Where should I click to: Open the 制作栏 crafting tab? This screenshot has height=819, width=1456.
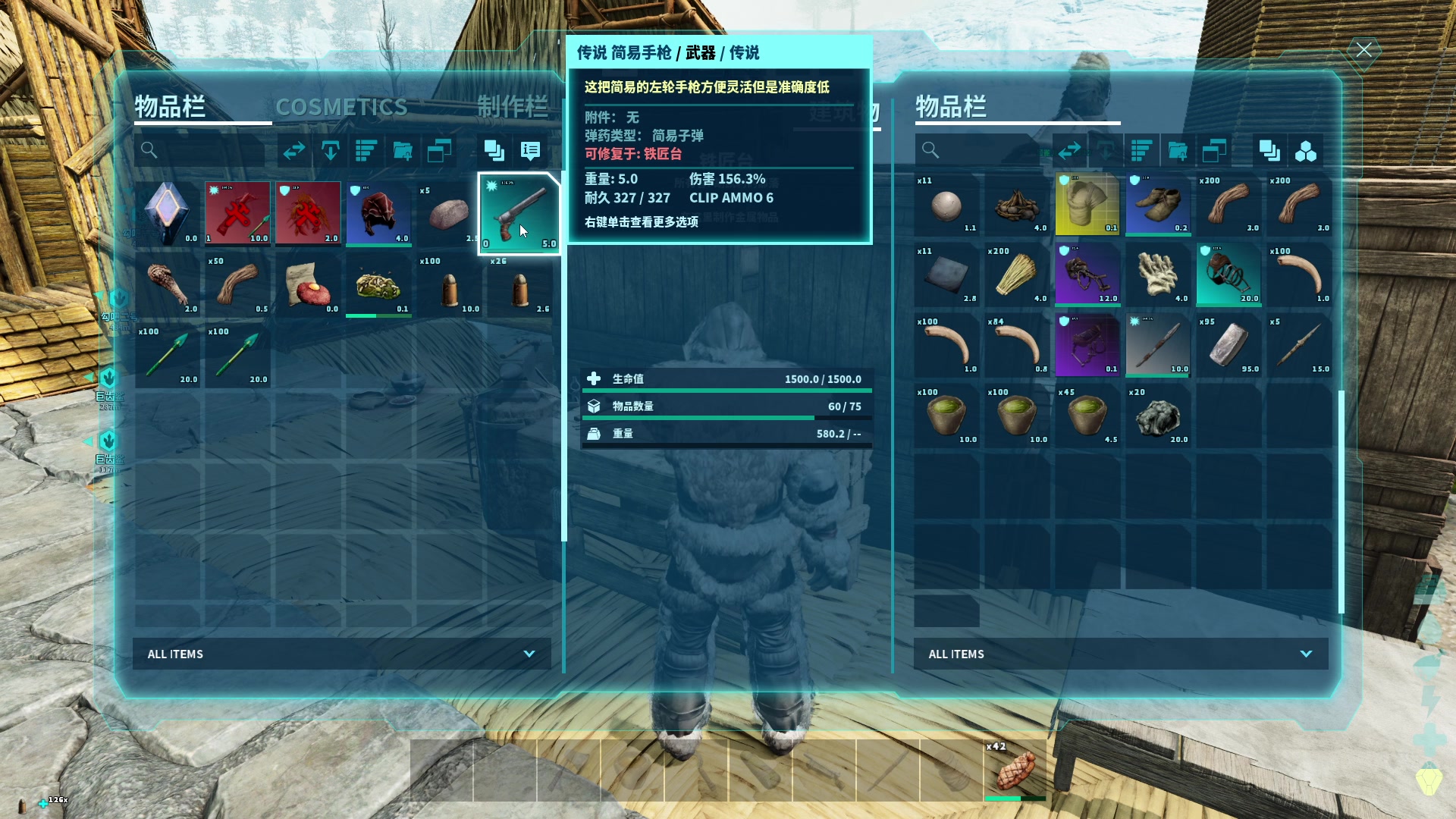[x=512, y=107]
